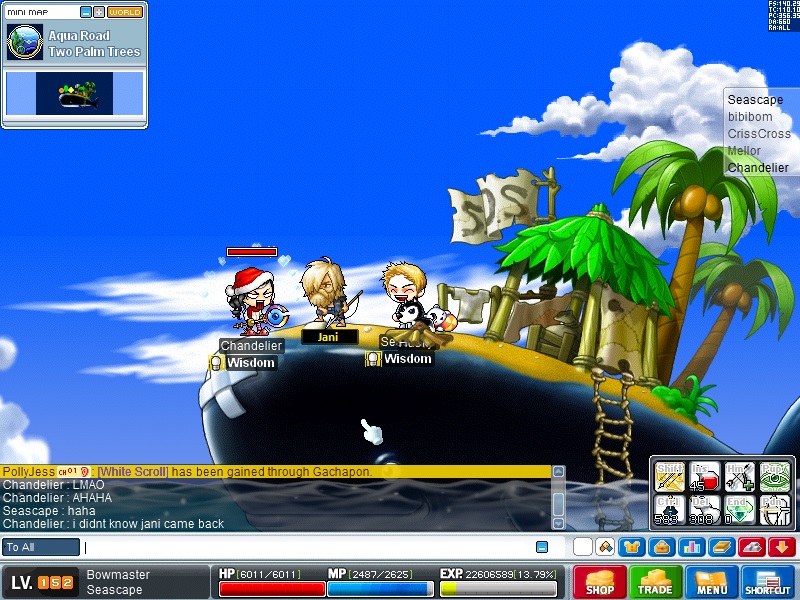Open the Shortcut button
The width and height of the screenshot is (800, 600).
(x=768, y=582)
